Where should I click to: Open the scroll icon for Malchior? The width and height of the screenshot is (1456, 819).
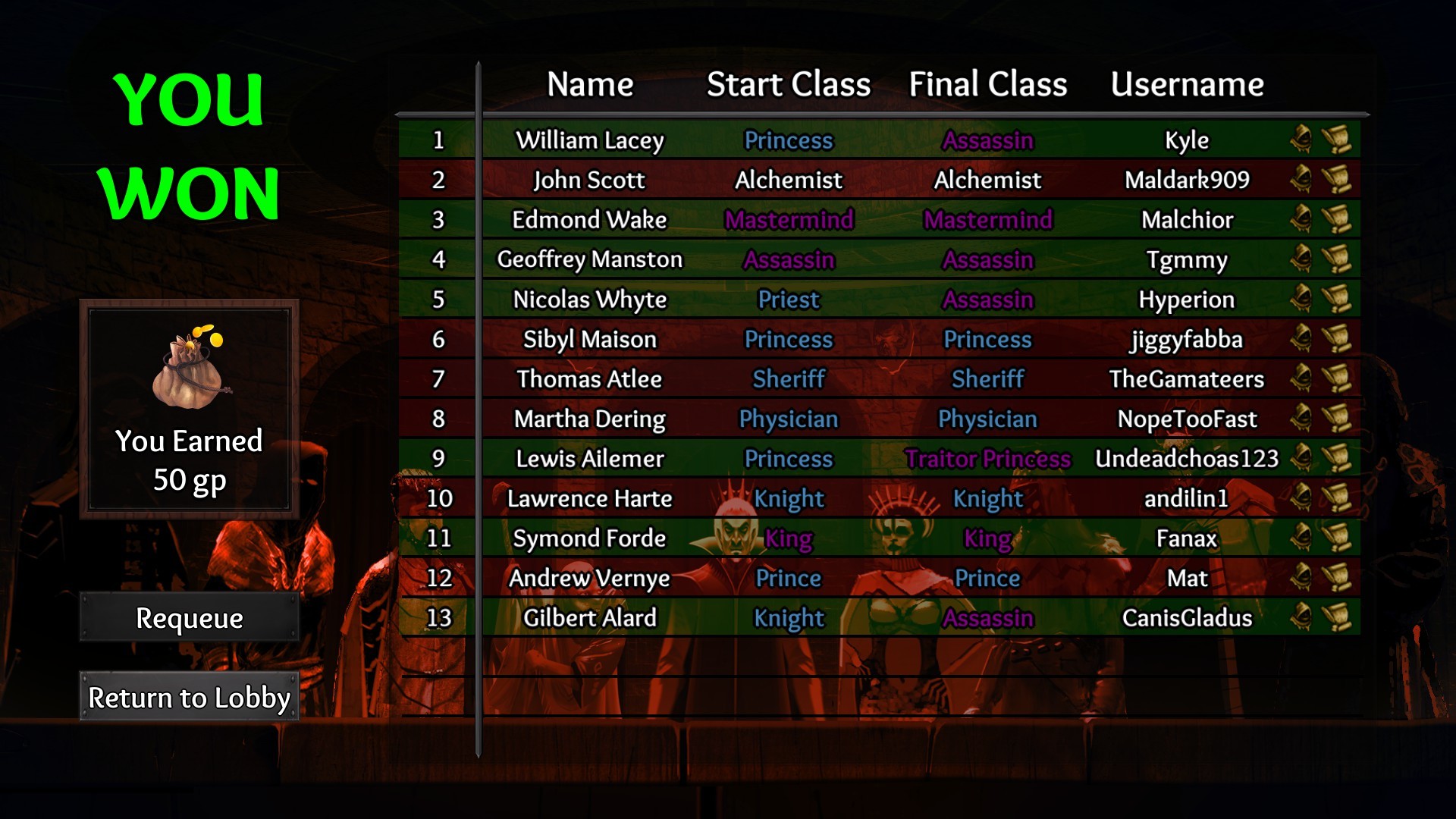(x=1336, y=219)
